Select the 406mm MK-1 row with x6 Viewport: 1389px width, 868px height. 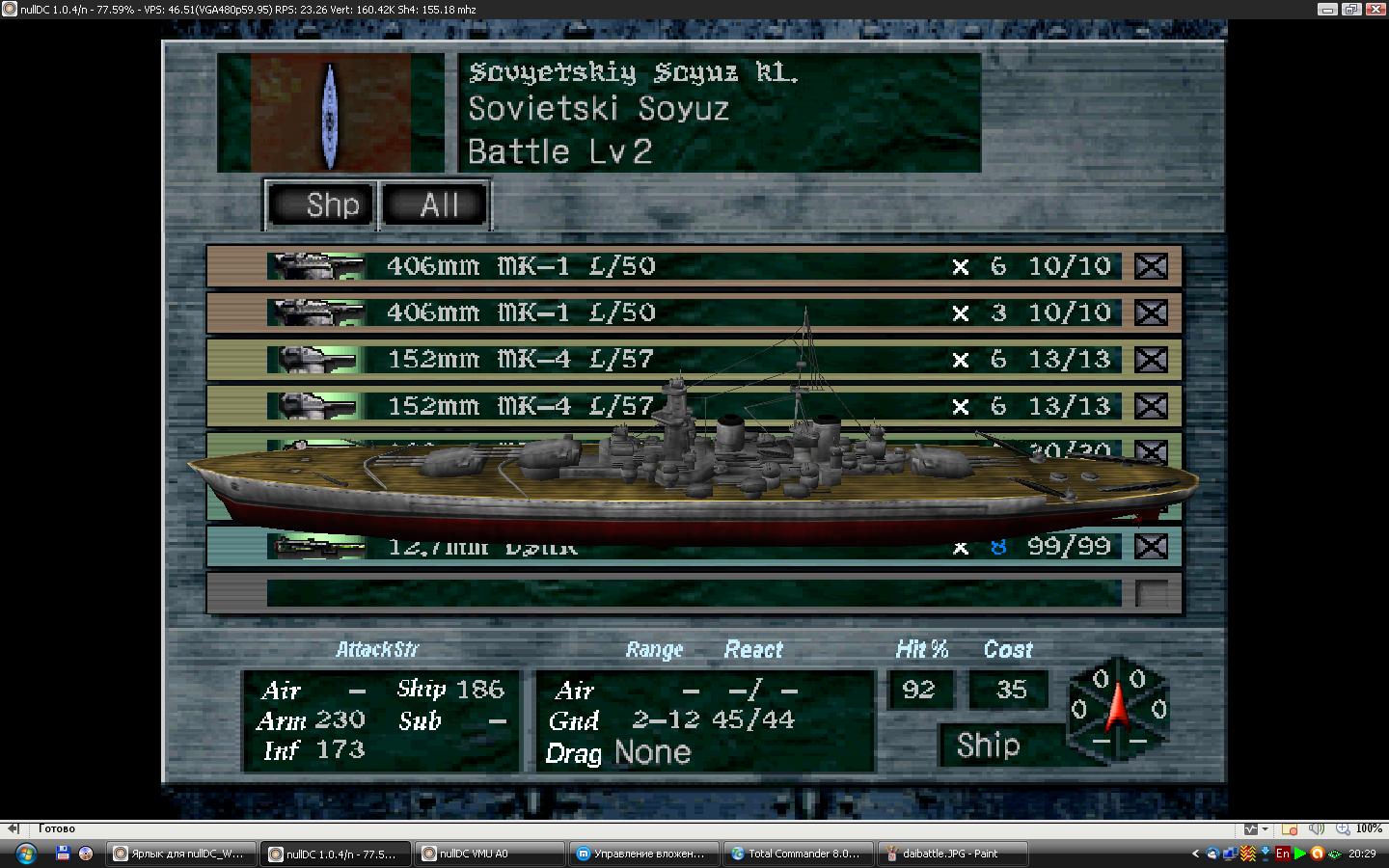693,266
